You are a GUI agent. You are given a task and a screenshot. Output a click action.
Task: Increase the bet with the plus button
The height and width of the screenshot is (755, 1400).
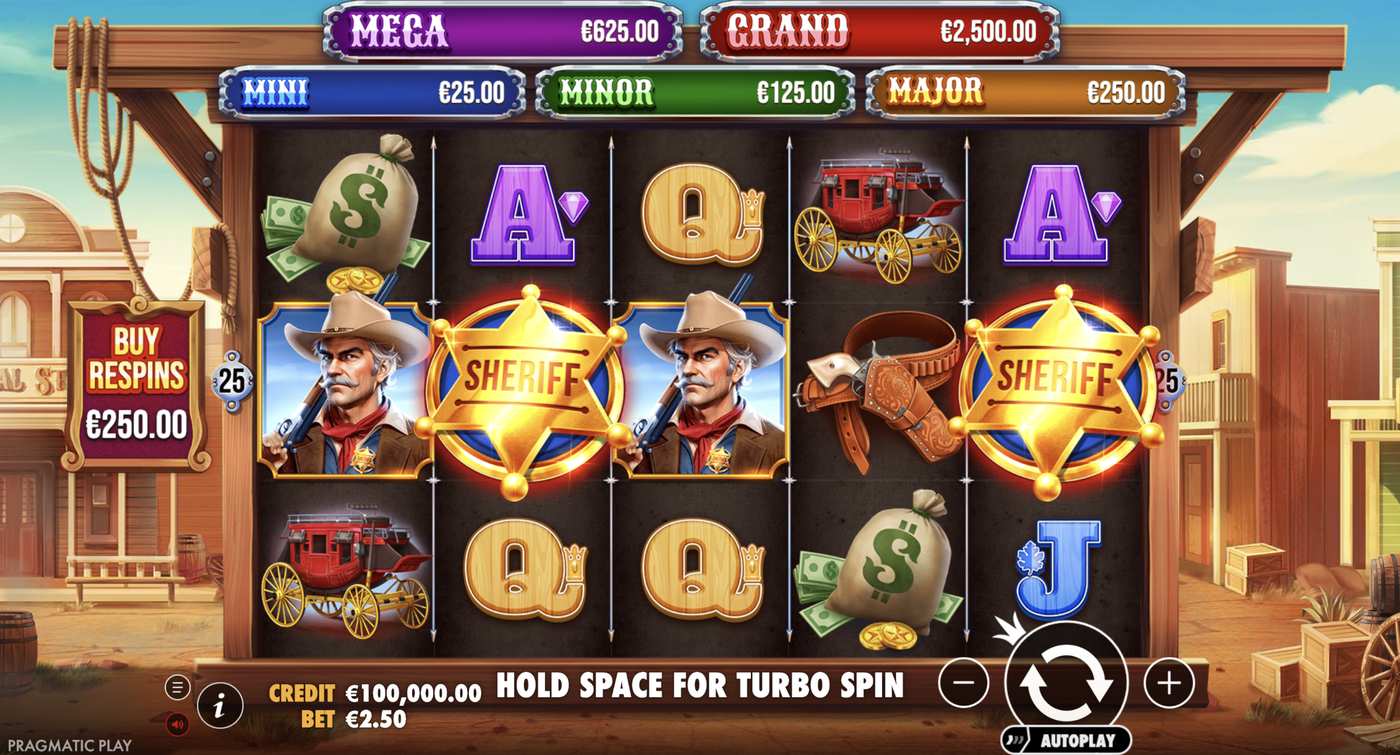coord(1168,684)
